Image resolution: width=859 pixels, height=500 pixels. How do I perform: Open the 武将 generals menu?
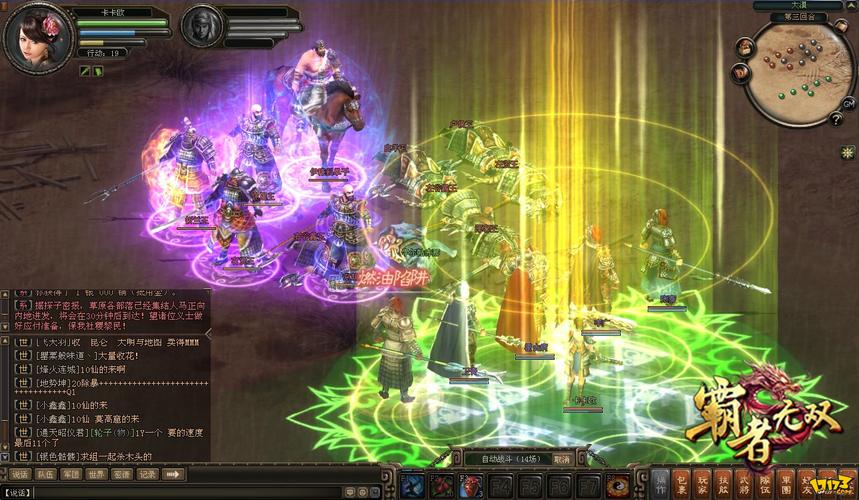coord(743,483)
